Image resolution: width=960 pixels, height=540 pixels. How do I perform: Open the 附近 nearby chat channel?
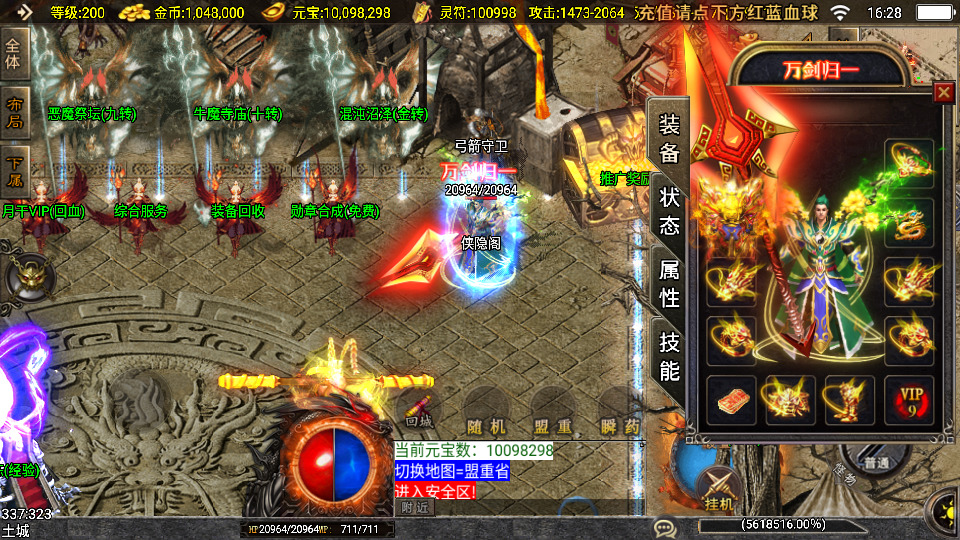[416, 508]
